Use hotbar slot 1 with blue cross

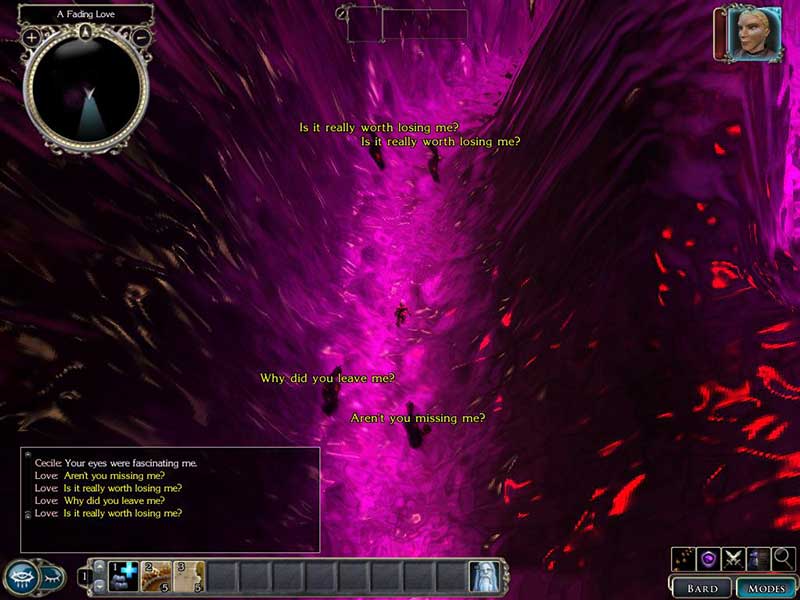pos(122,576)
